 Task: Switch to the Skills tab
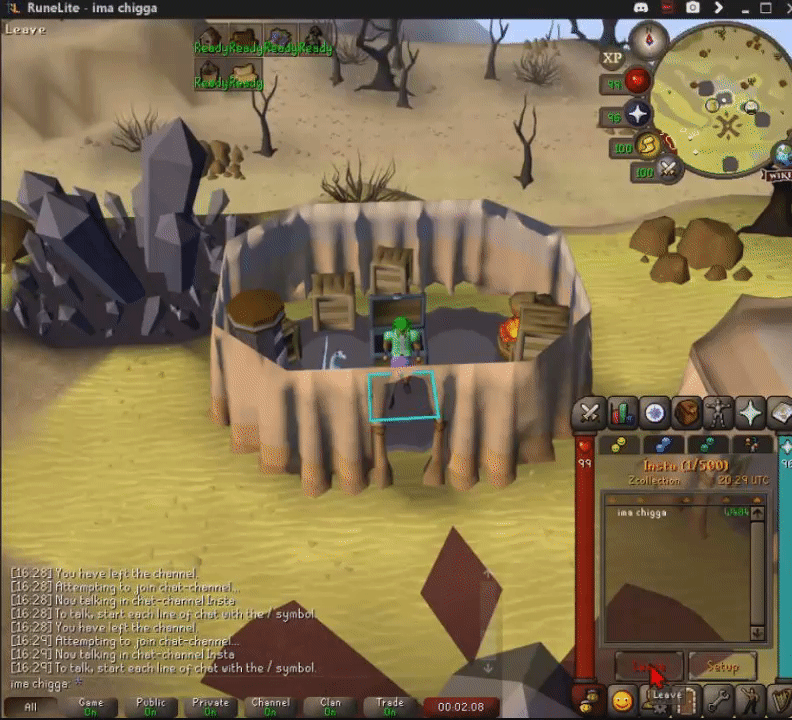pyautogui.click(x=623, y=412)
